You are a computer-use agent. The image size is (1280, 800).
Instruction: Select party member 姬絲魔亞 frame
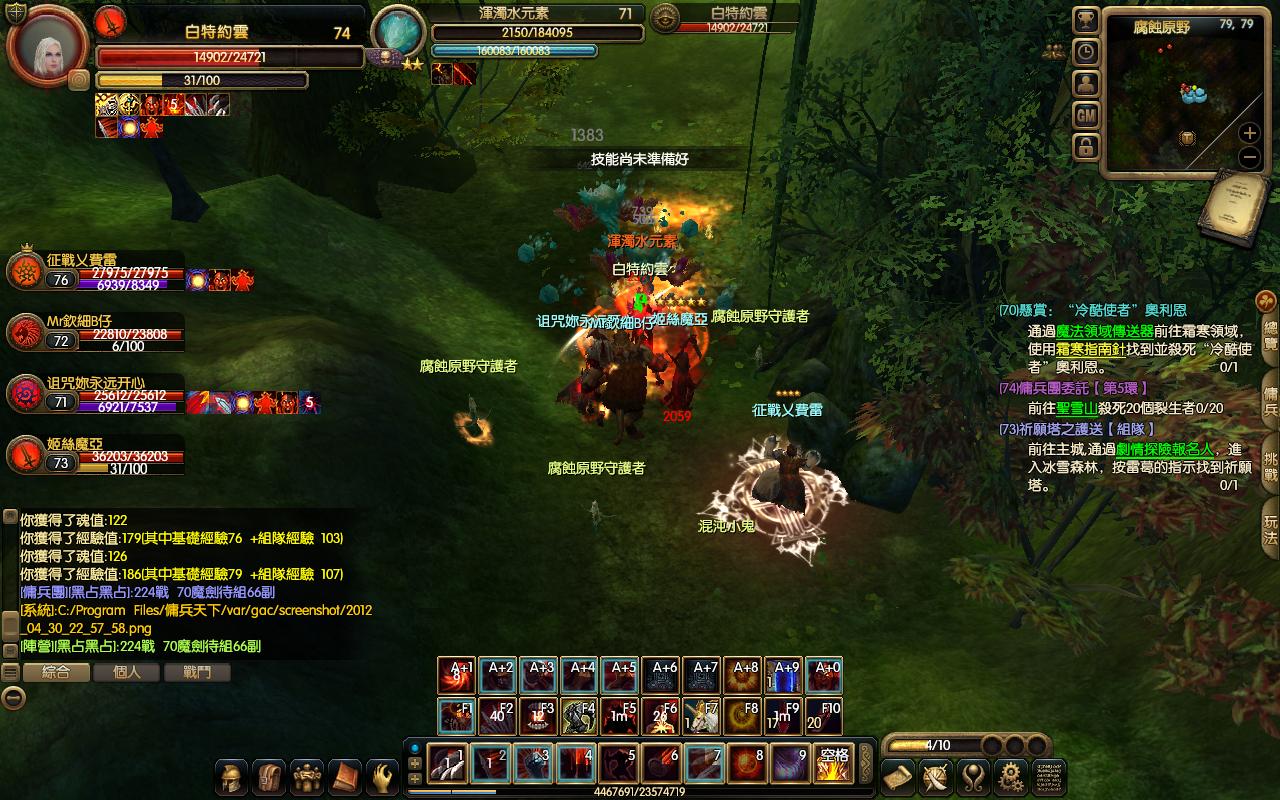[x=95, y=455]
